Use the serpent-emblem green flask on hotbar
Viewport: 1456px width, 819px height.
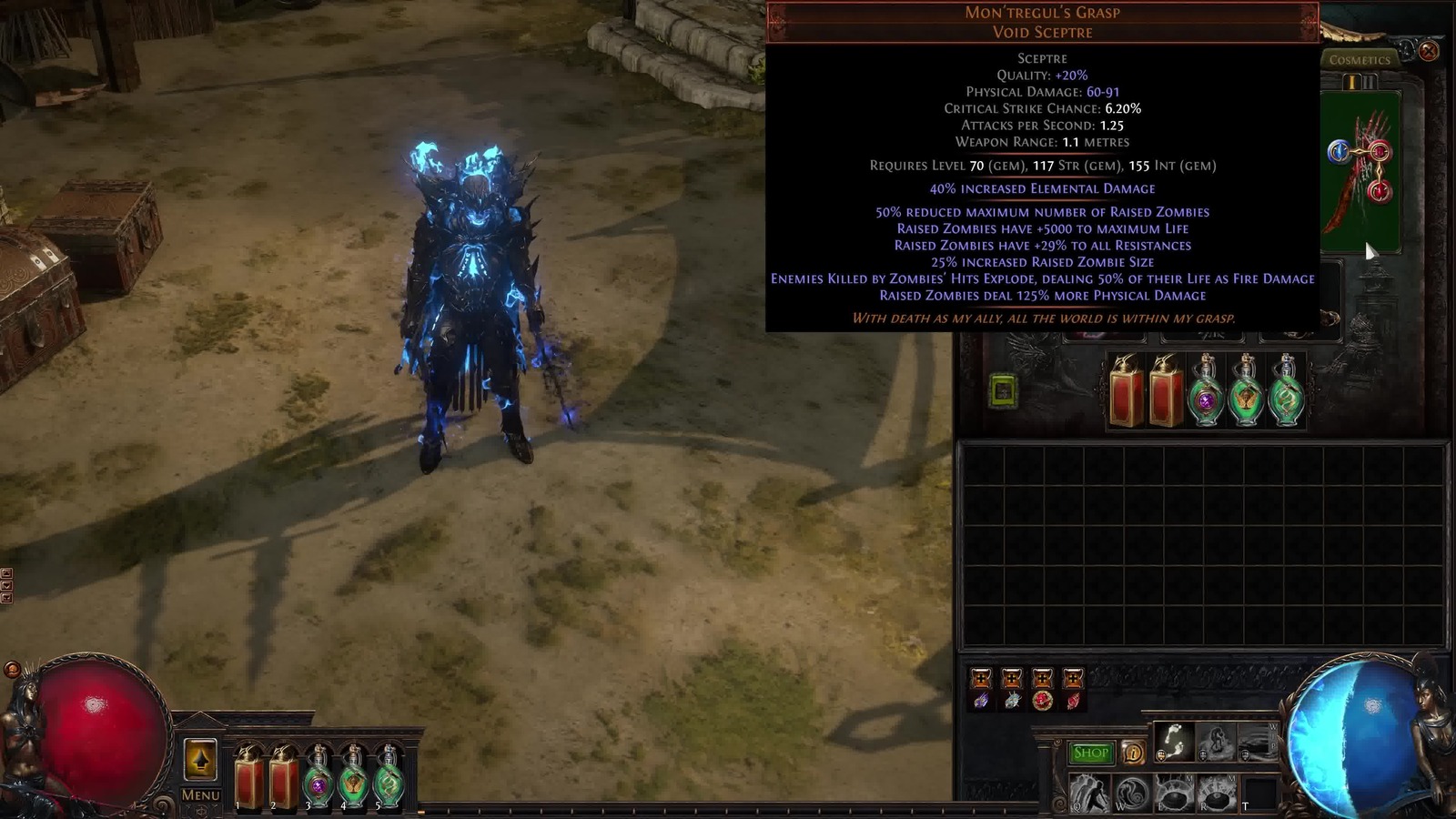click(389, 778)
